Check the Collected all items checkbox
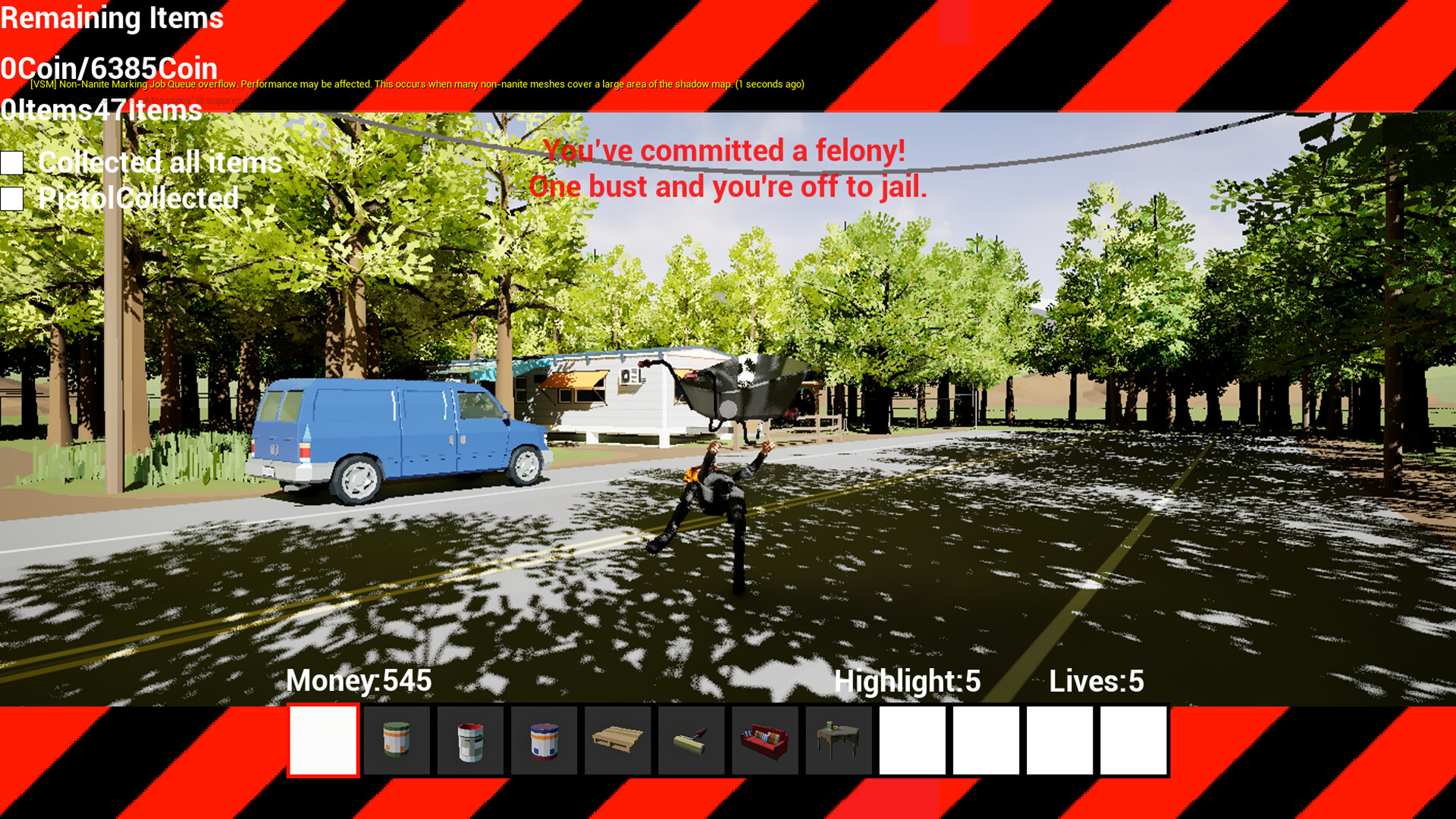This screenshot has height=819, width=1456. 12,162
